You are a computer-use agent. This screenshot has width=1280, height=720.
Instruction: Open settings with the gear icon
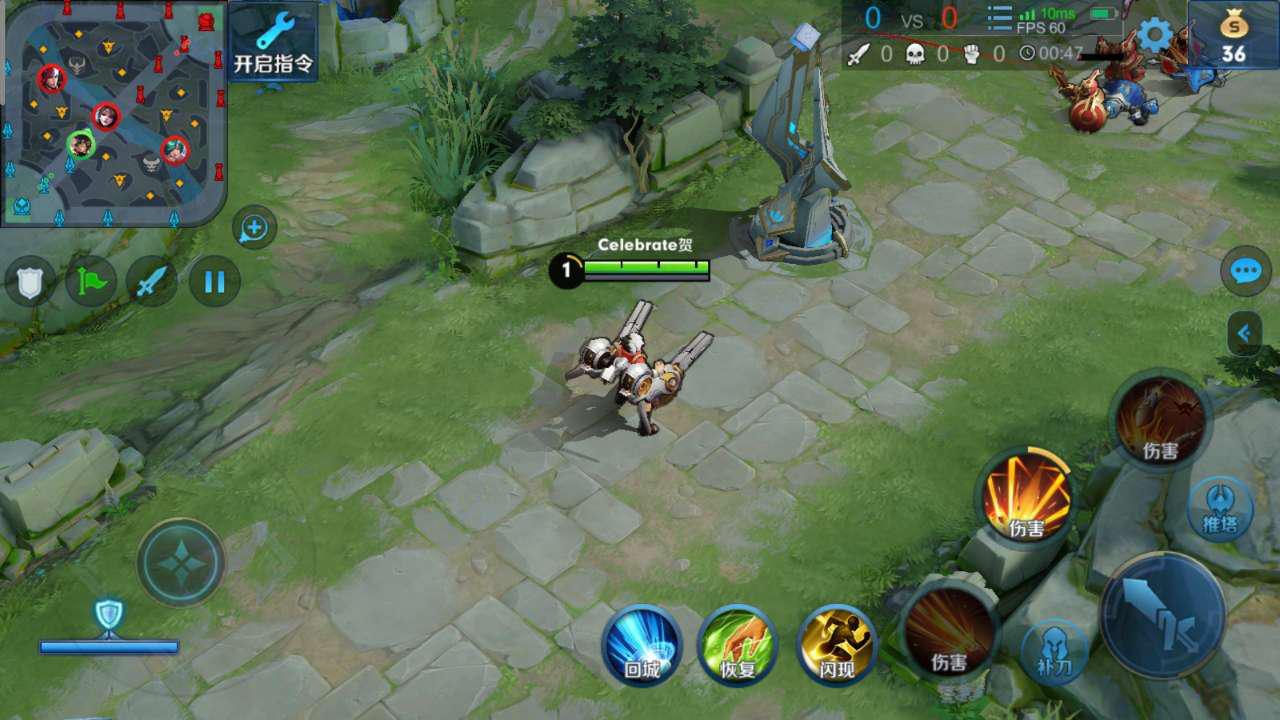[1155, 35]
